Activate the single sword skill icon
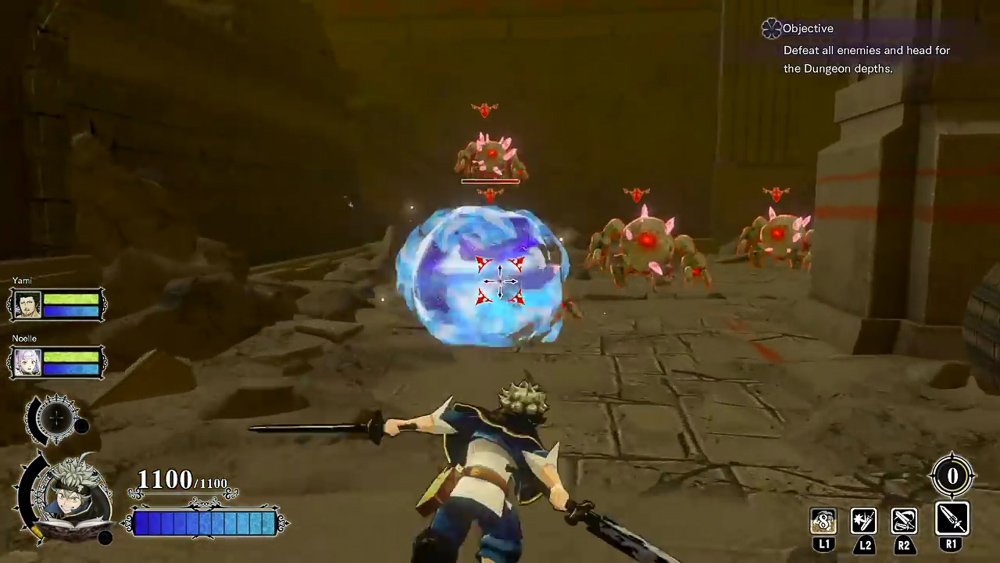This screenshot has width=1000, height=563. pyautogui.click(x=951, y=519)
